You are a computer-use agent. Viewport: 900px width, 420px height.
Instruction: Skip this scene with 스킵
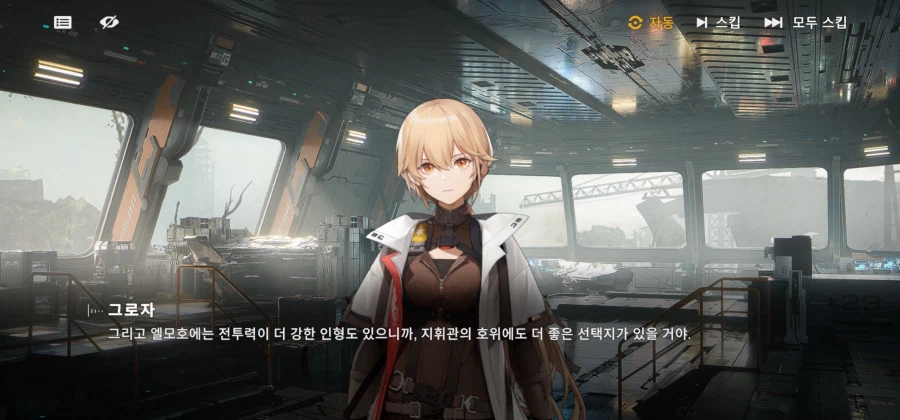[718, 22]
